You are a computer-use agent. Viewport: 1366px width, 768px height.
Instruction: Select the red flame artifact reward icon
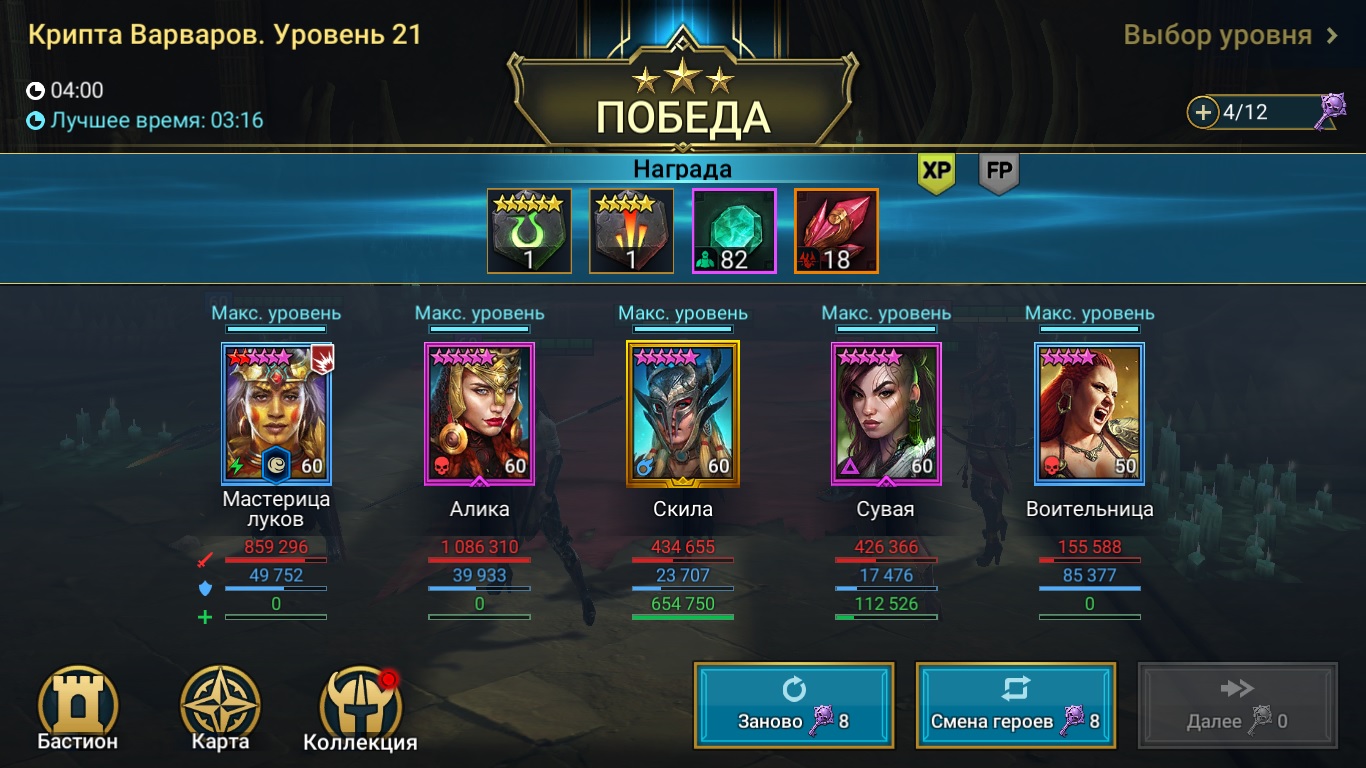[x=632, y=230]
